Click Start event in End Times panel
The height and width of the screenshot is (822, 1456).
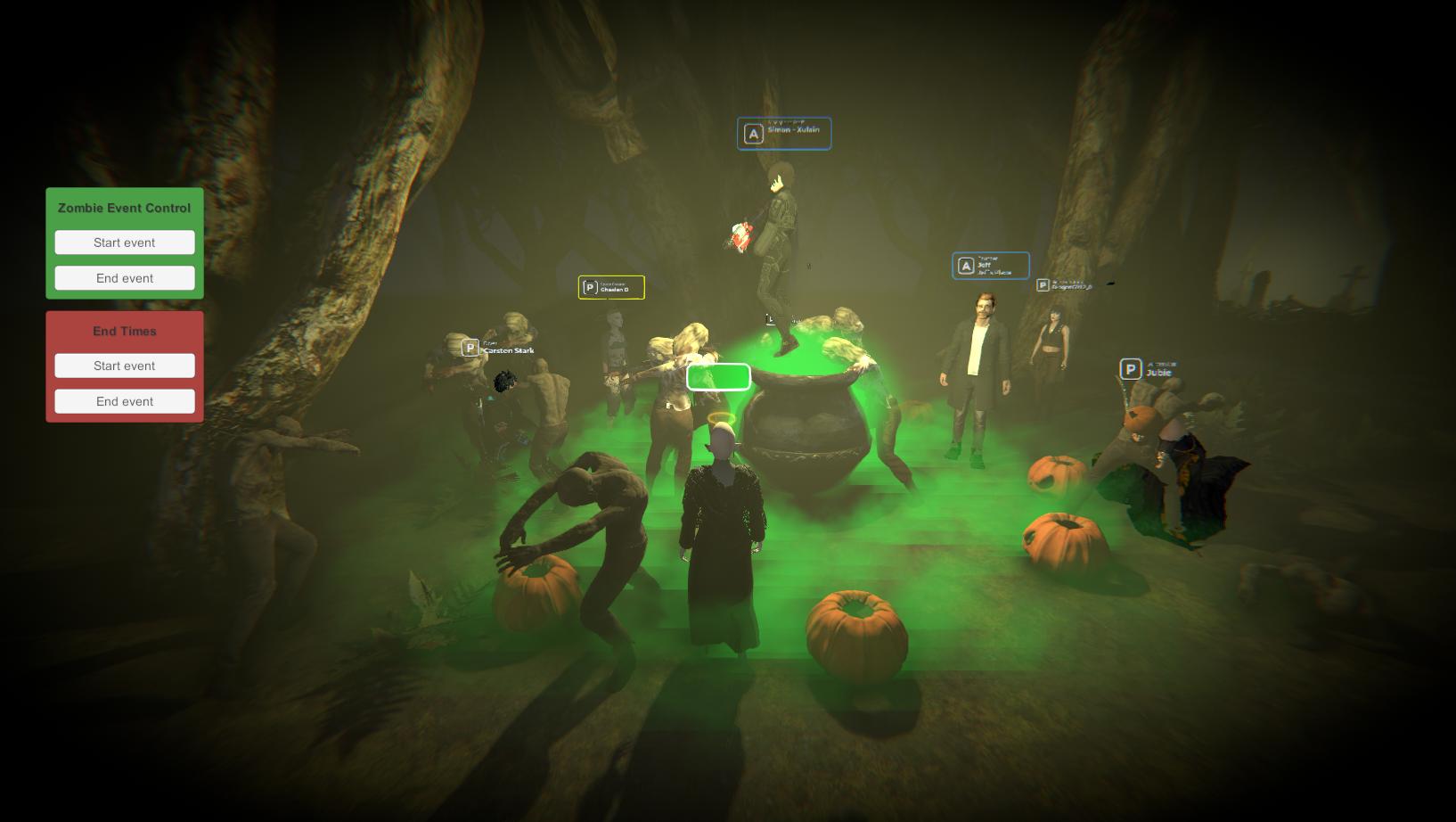click(125, 366)
